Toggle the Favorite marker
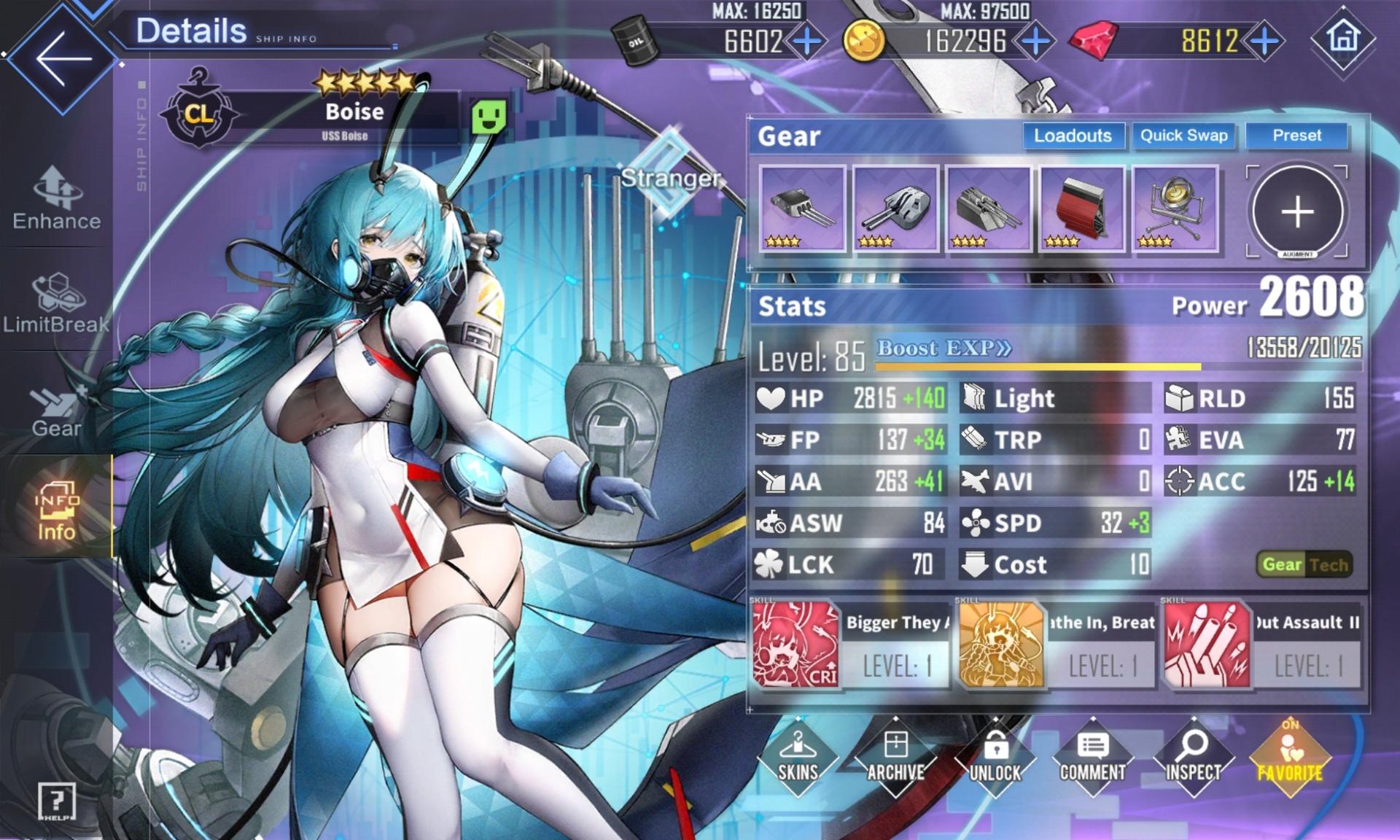The image size is (1400, 840). [1290, 758]
